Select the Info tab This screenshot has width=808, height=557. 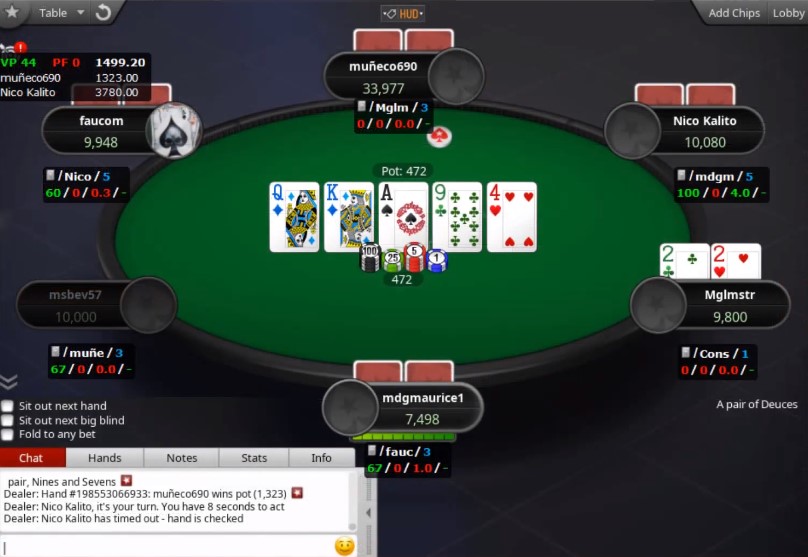tap(321, 458)
